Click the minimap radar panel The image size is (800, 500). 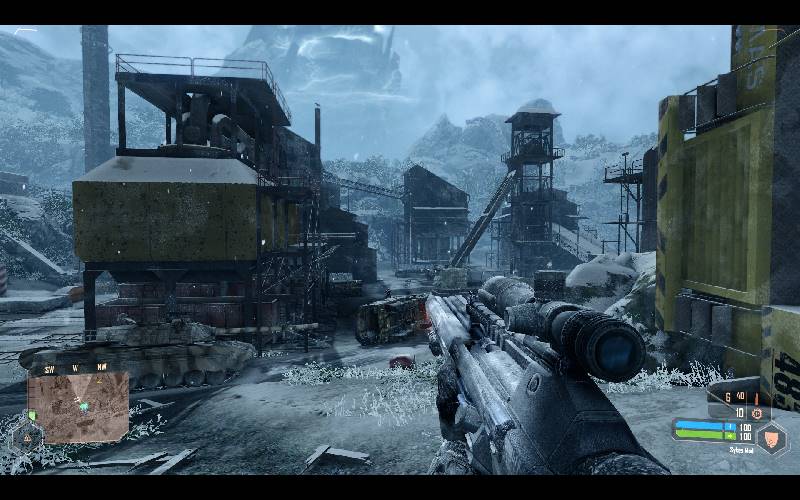click(78, 407)
